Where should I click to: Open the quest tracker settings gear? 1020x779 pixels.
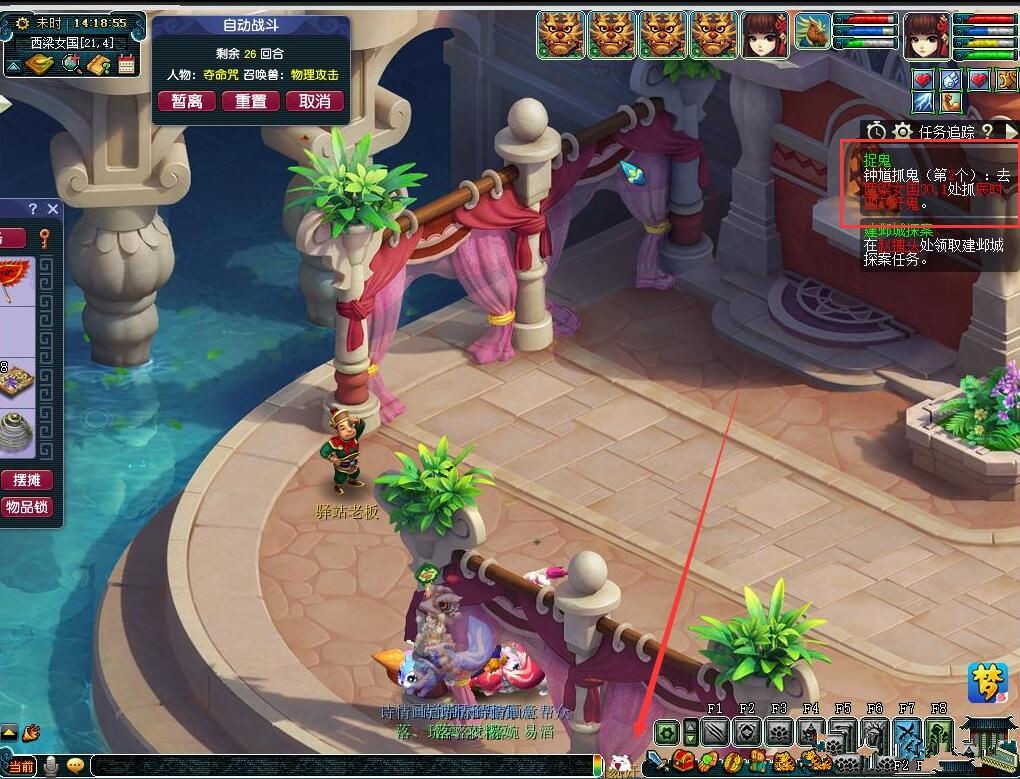coord(902,131)
